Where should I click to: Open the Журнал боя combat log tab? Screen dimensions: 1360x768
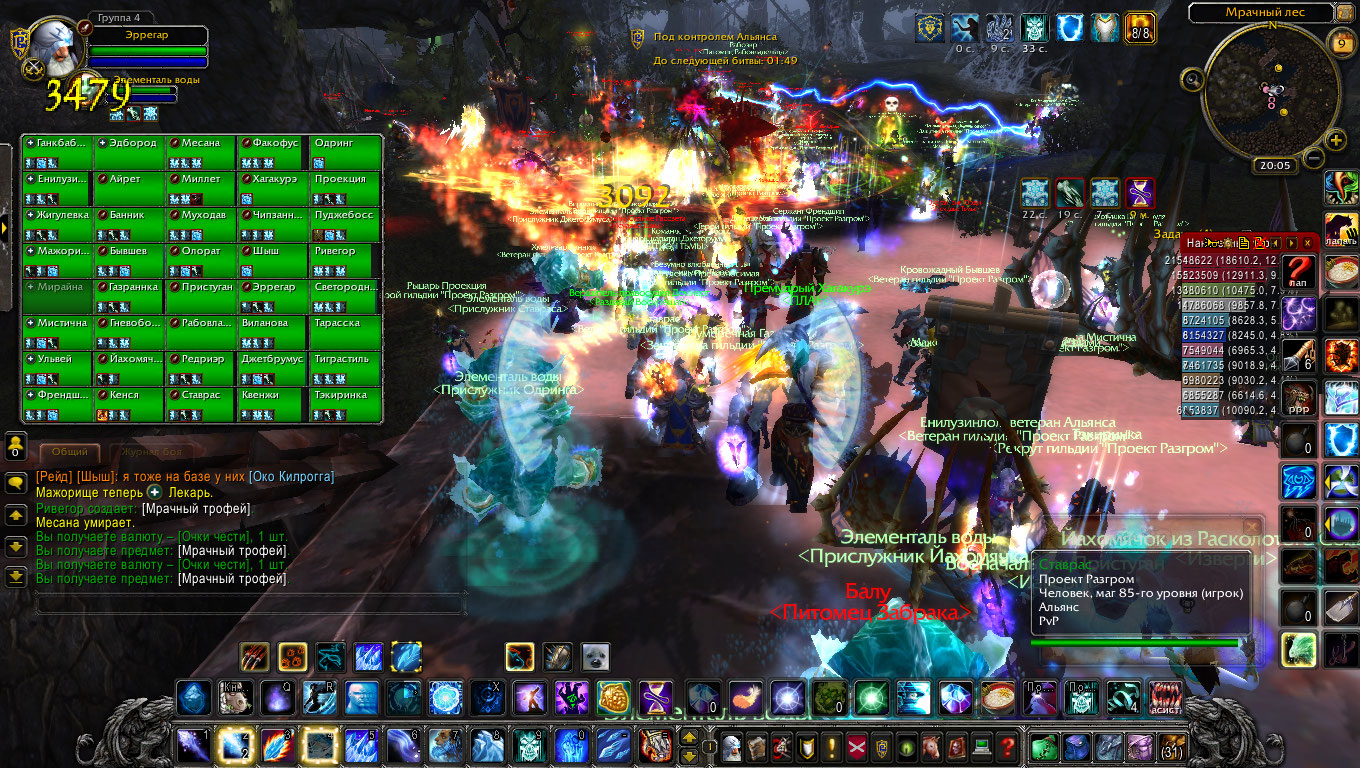click(145, 452)
